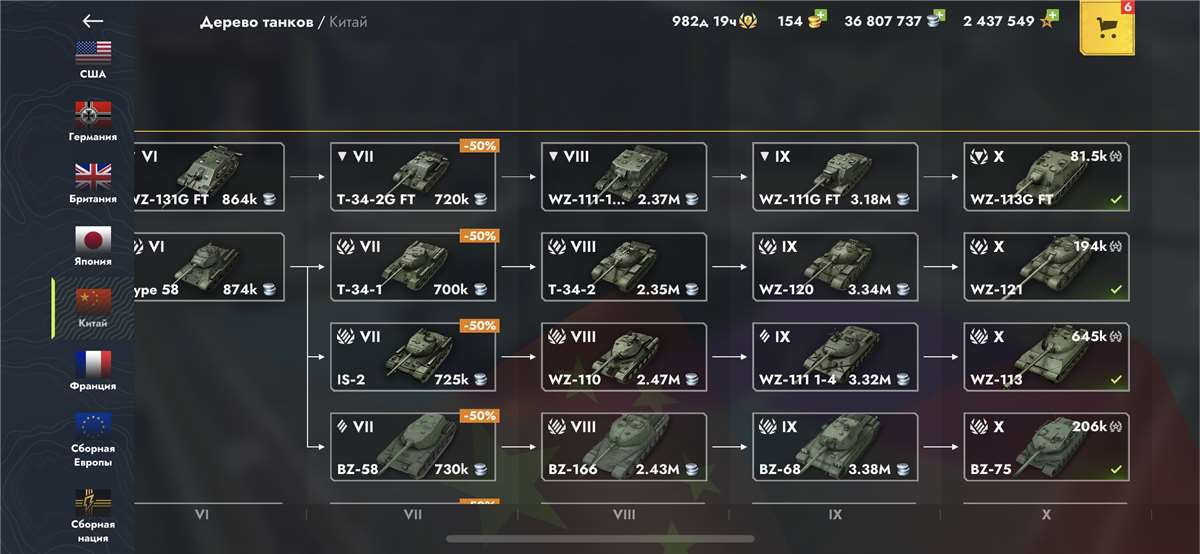The image size is (1200, 554).
Task: Open the BZ-166 tank card
Action: [x=624, y=447]
